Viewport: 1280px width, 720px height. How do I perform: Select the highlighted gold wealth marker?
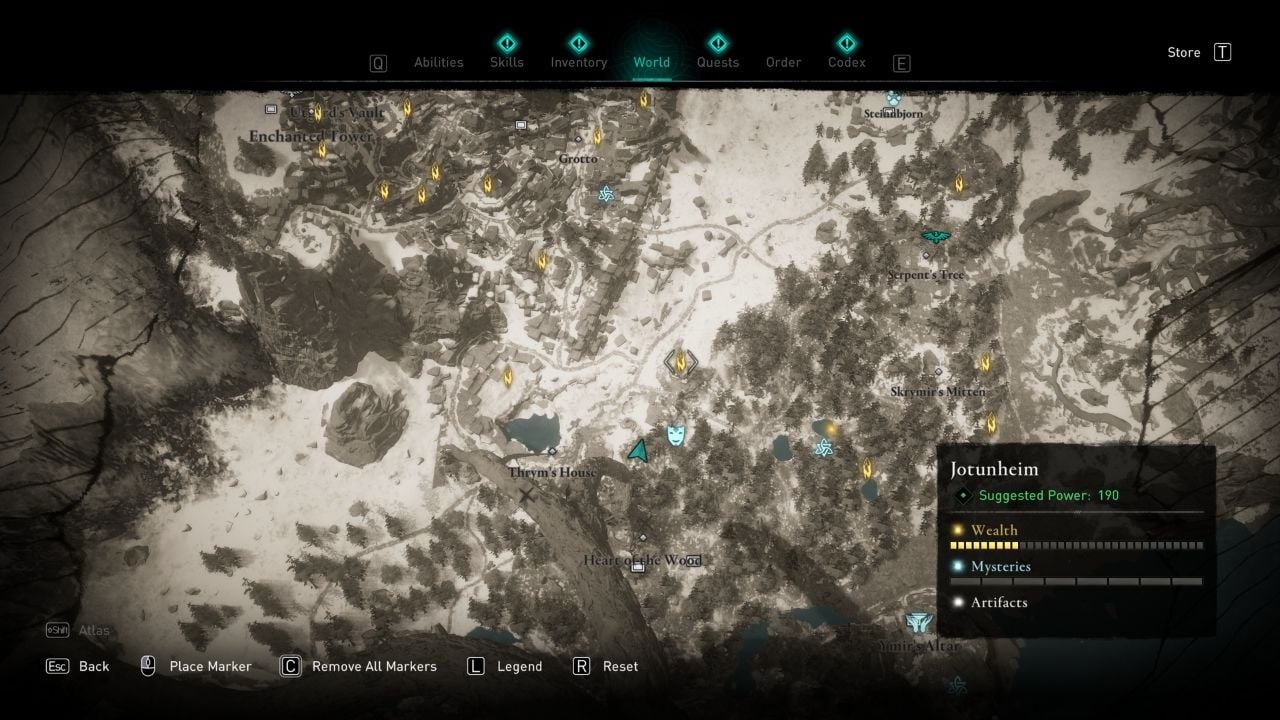(x=682, y=362)
